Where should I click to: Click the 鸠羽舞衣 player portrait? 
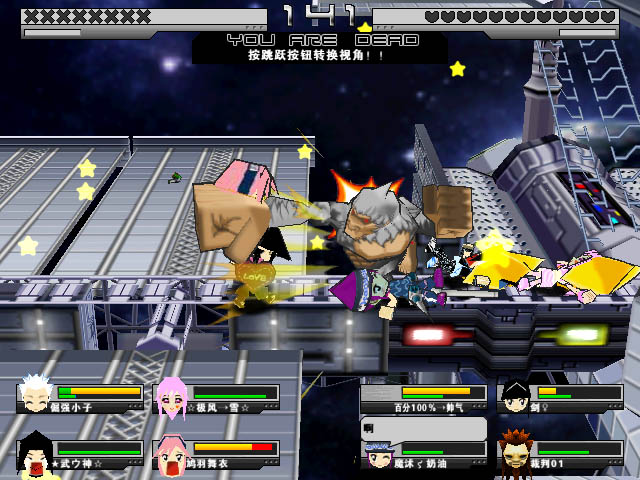pyautogui.click(x=171, y=453)
